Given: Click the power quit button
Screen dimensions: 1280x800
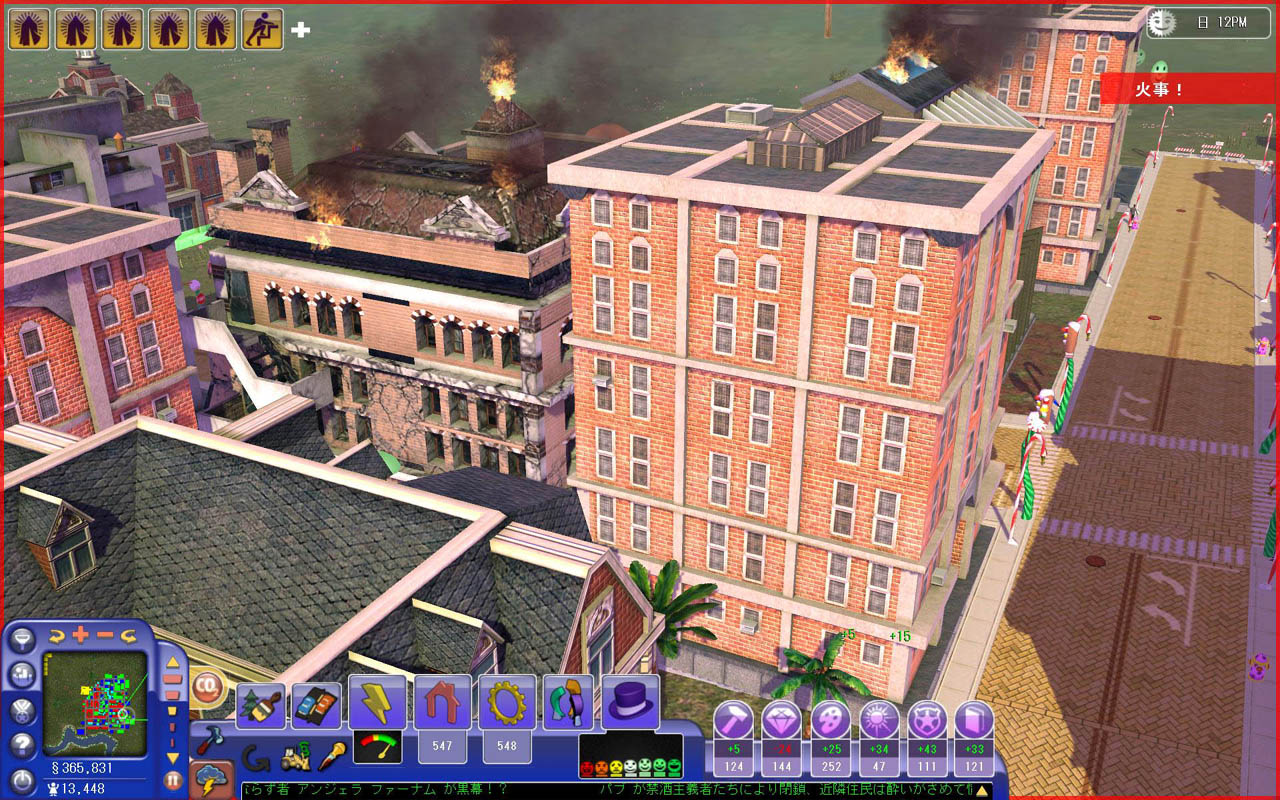Looking at the screenshot, I should tap(23, 779).
